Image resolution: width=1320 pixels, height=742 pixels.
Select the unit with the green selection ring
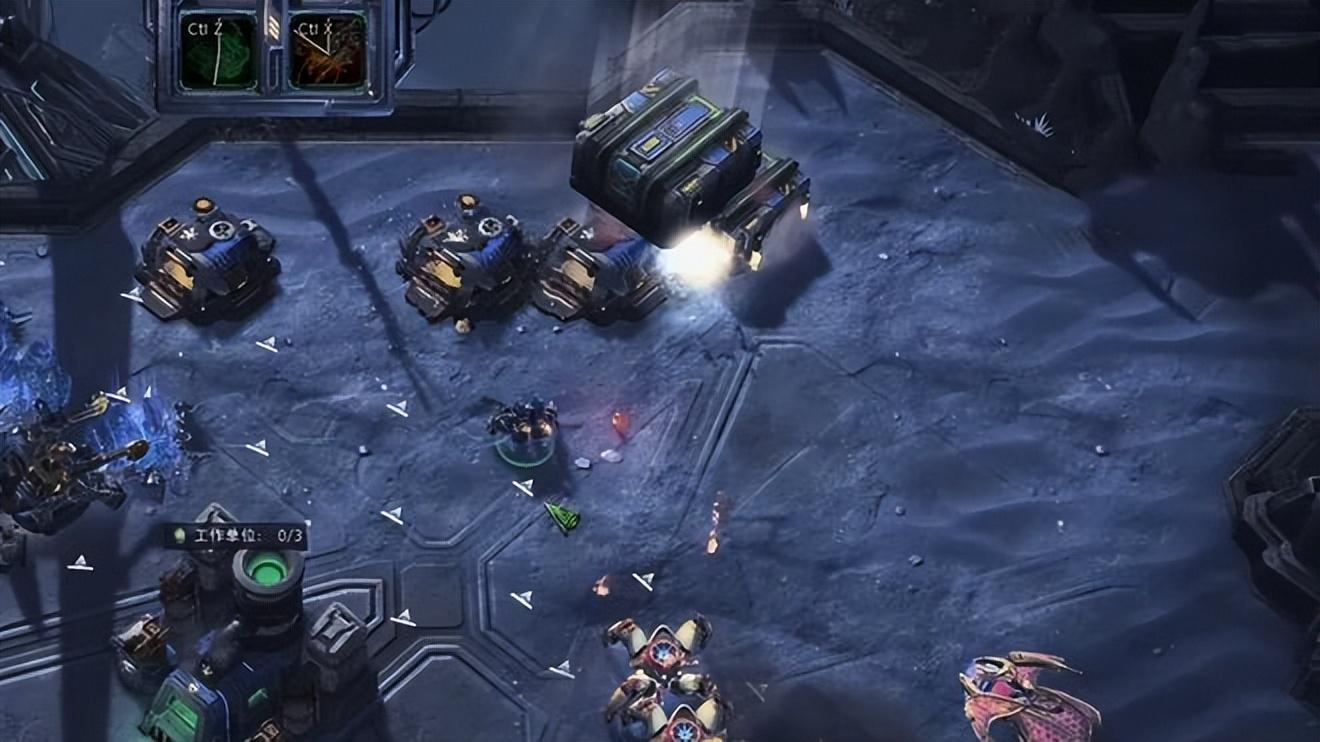(x=523, y=430)
